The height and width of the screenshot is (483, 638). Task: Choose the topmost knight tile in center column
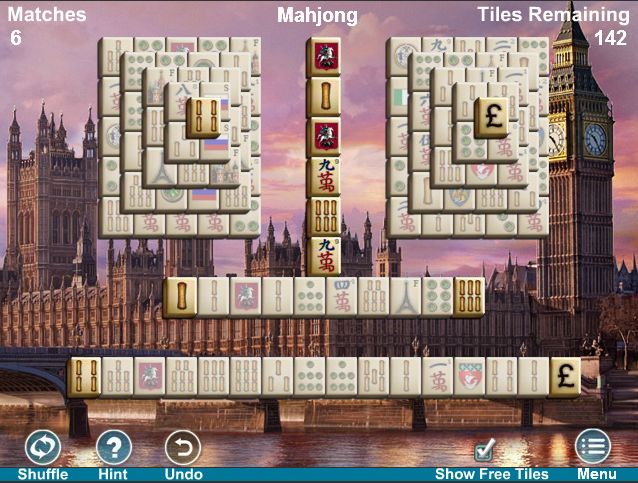point(323,58)
